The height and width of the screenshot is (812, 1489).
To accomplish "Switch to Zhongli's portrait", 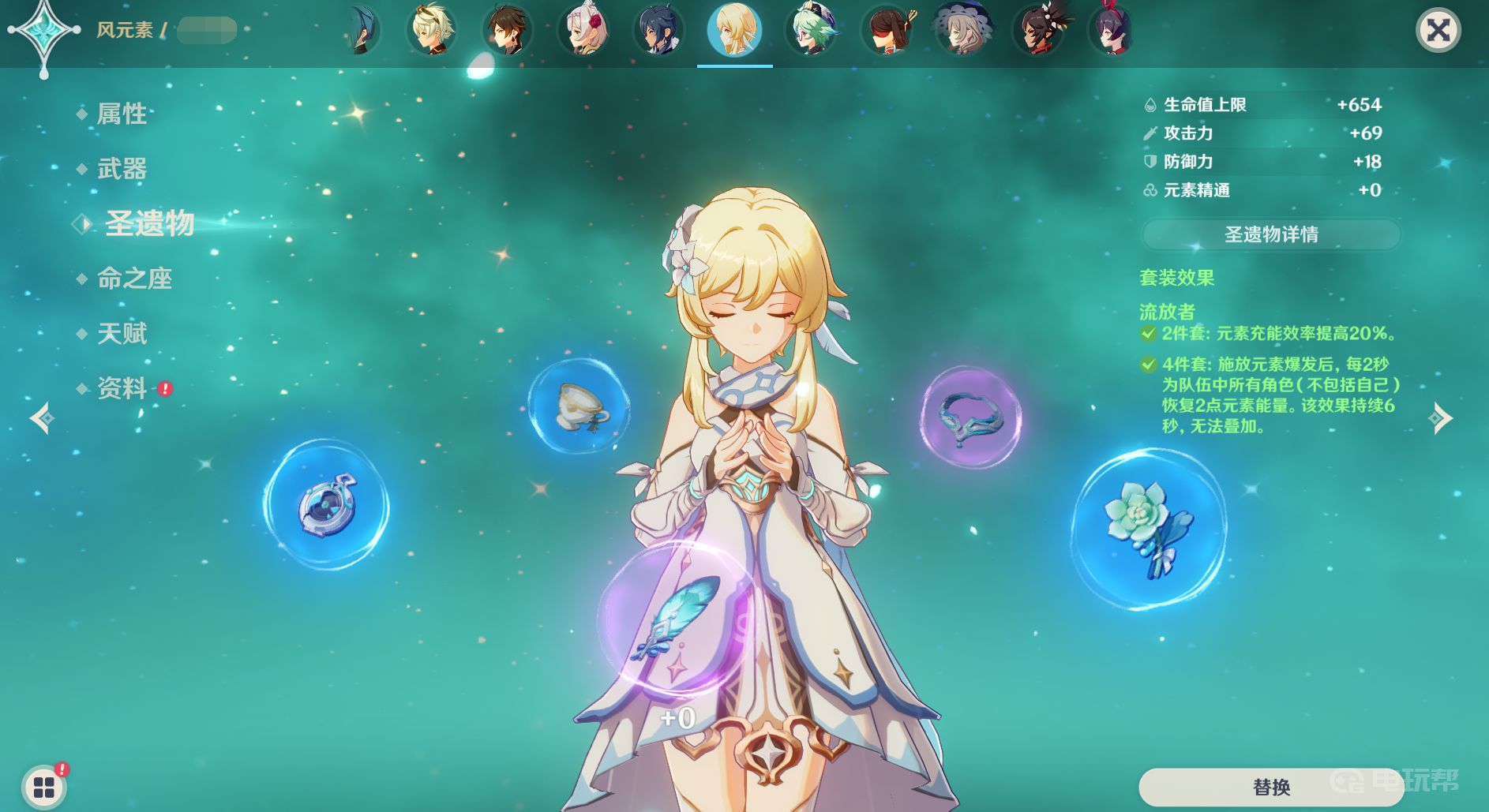I will pyautogui.click(x=507, y=31).
